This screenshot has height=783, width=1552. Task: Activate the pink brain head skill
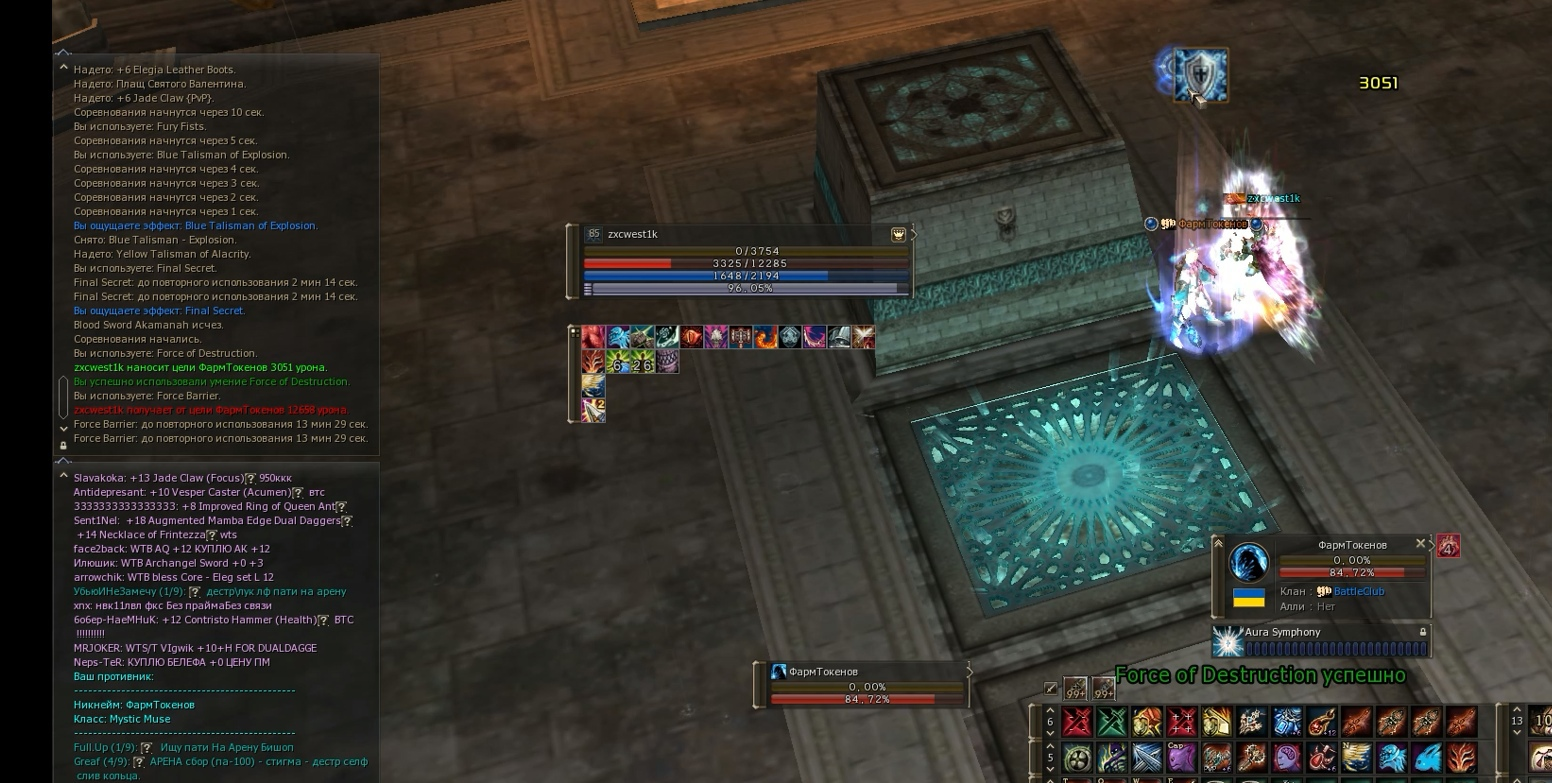(x=1286, y=757)
